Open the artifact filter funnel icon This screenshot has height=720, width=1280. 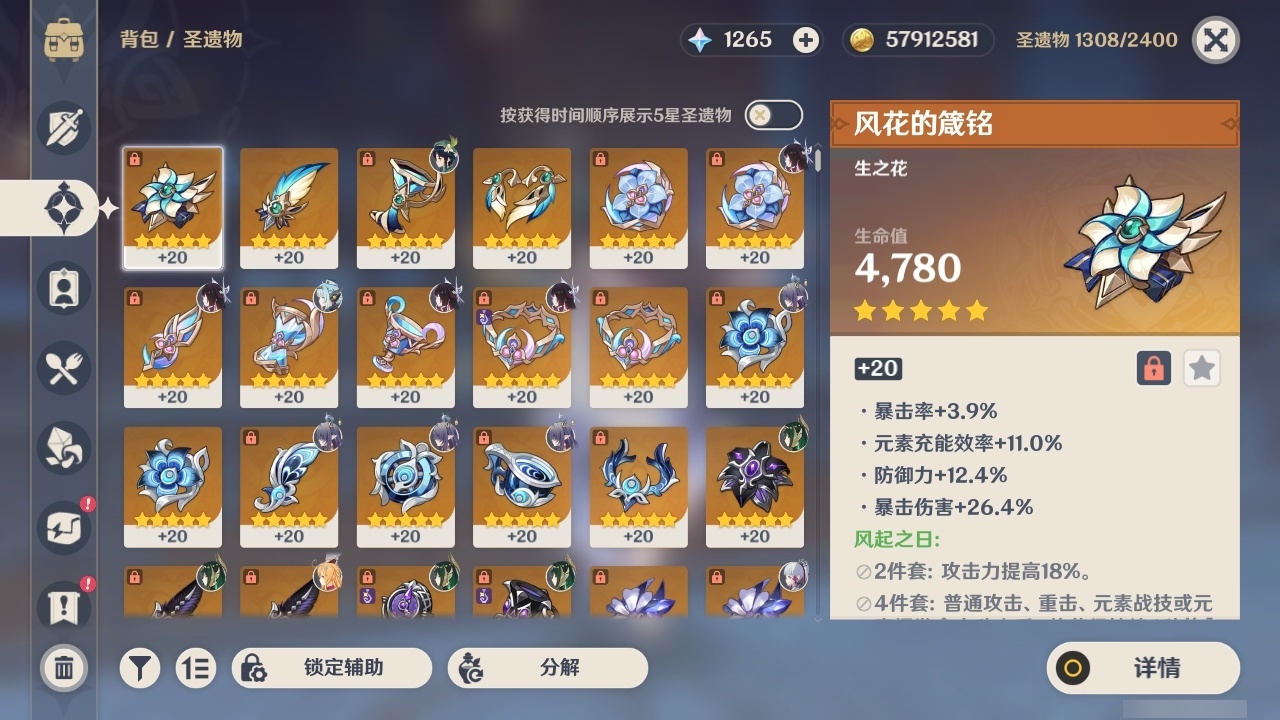pos(140,668)
